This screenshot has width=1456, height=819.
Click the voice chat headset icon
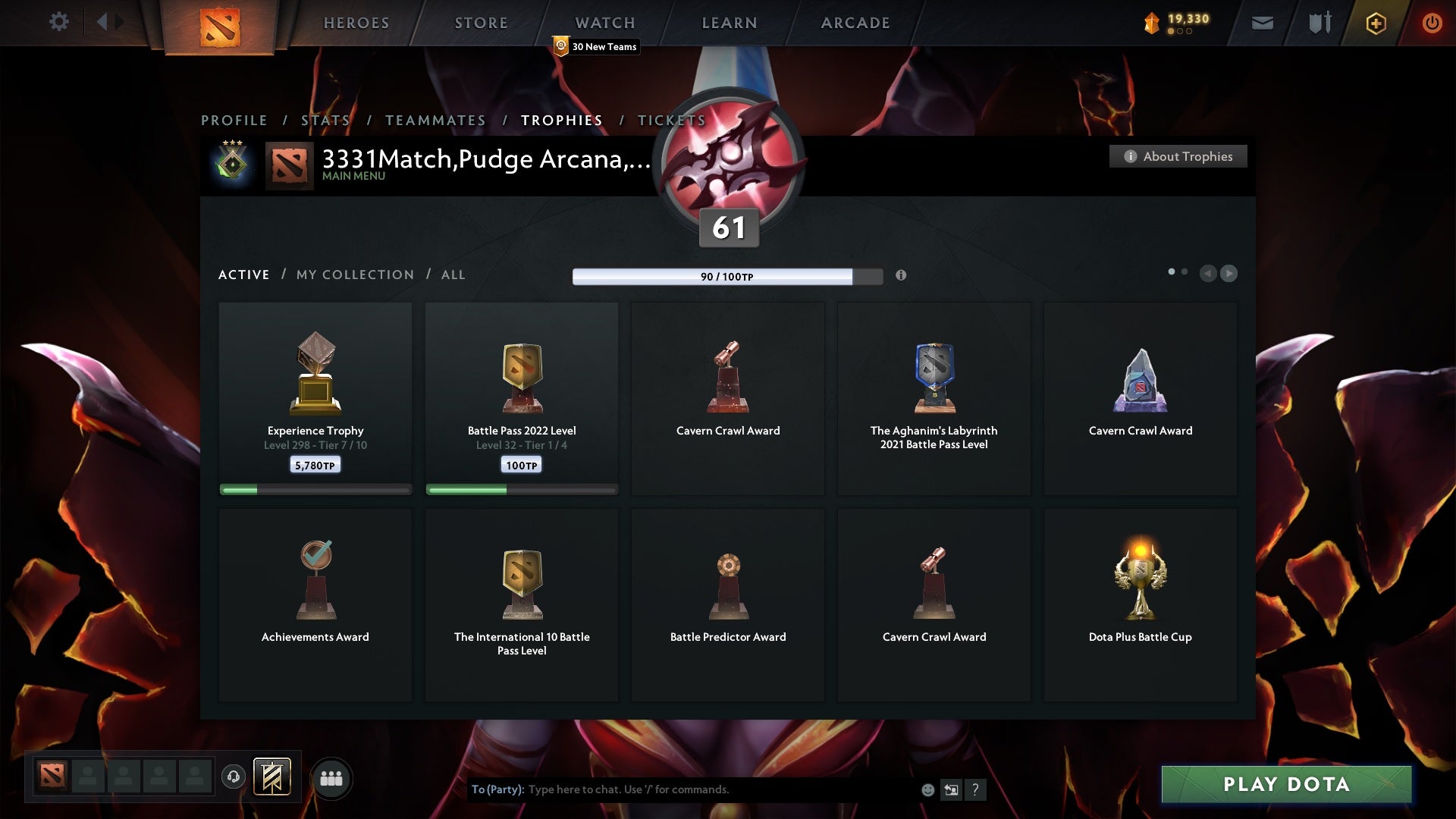[x=234, y=777]
